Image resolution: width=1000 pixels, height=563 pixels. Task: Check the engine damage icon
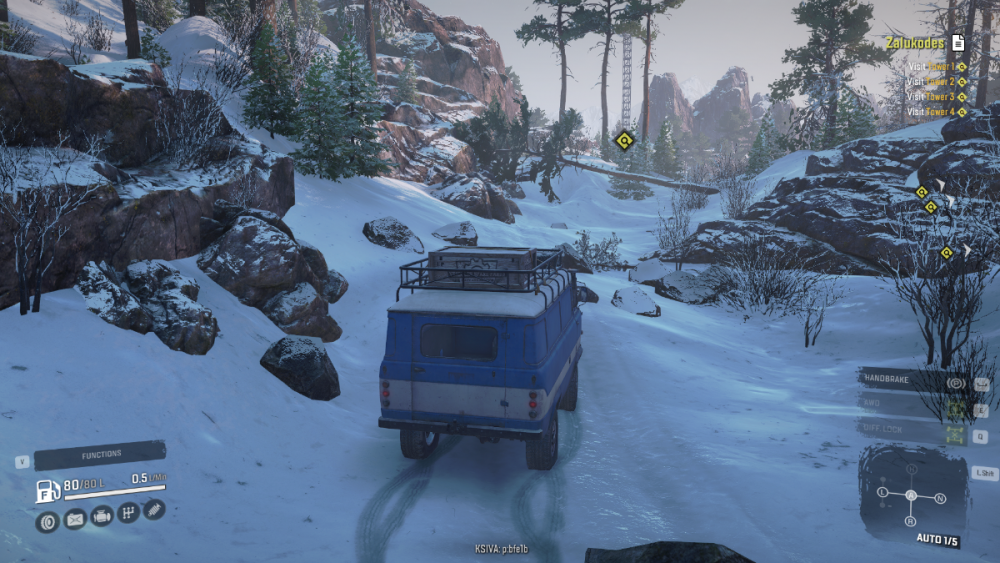point(101,516)
